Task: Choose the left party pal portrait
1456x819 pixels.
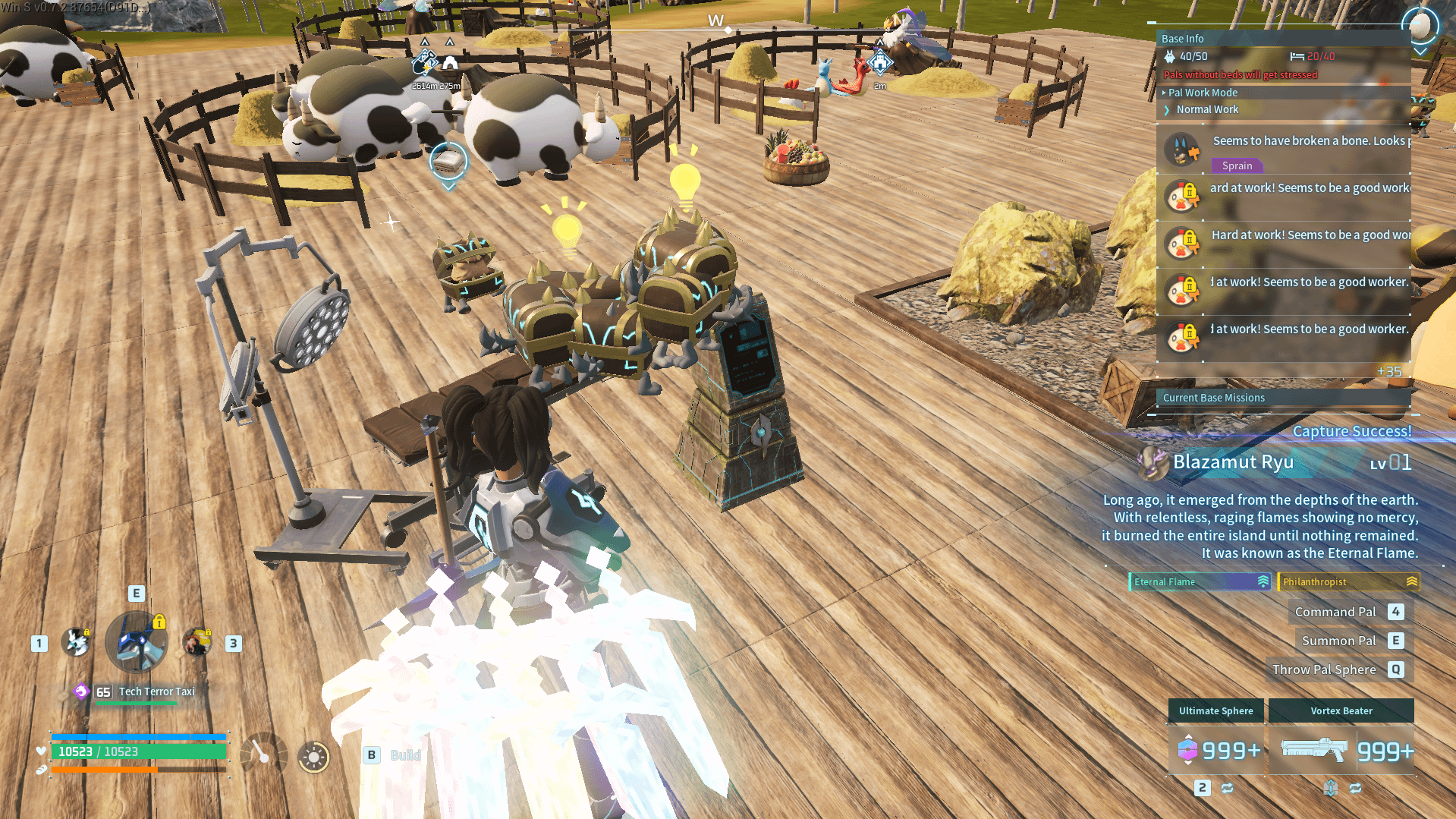Action: tap(76, 642)
